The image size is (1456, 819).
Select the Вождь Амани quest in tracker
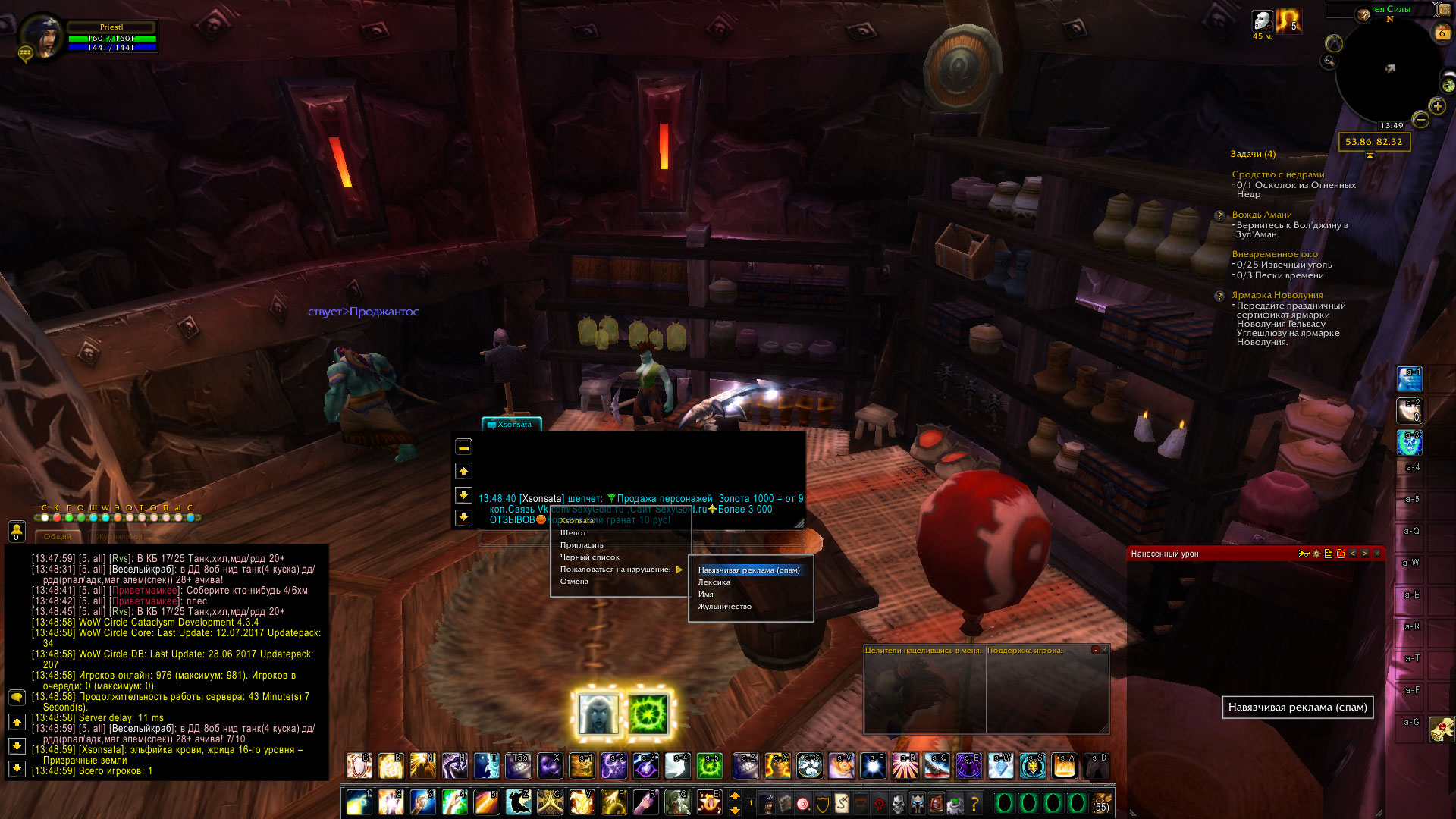(x=1261, y=215)
